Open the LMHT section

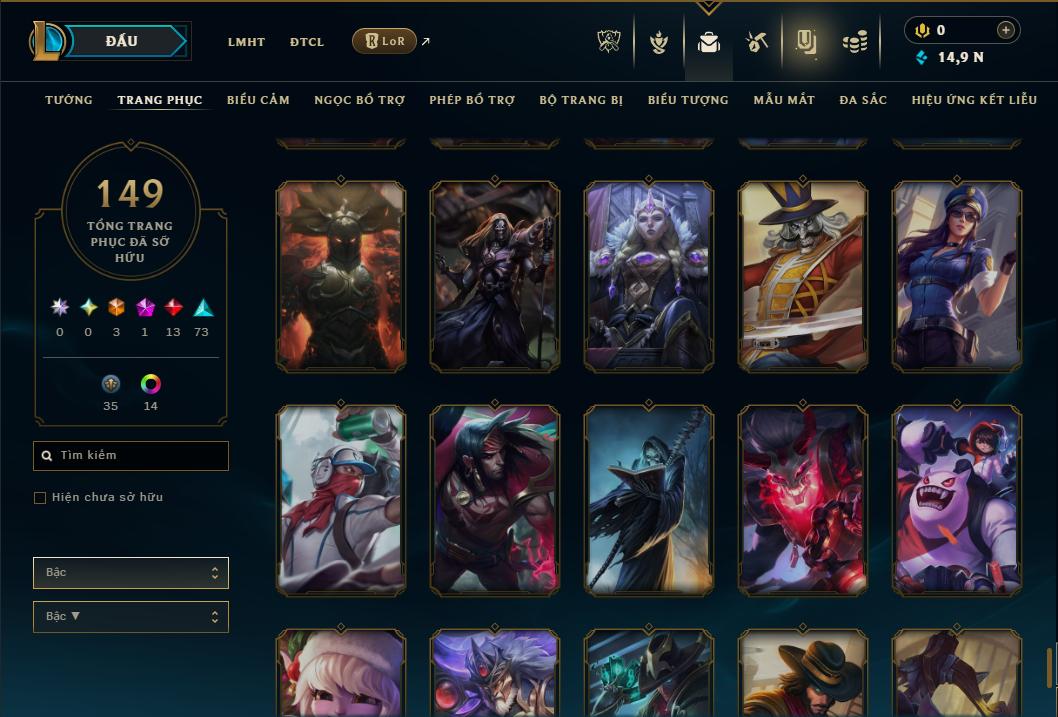246,42
